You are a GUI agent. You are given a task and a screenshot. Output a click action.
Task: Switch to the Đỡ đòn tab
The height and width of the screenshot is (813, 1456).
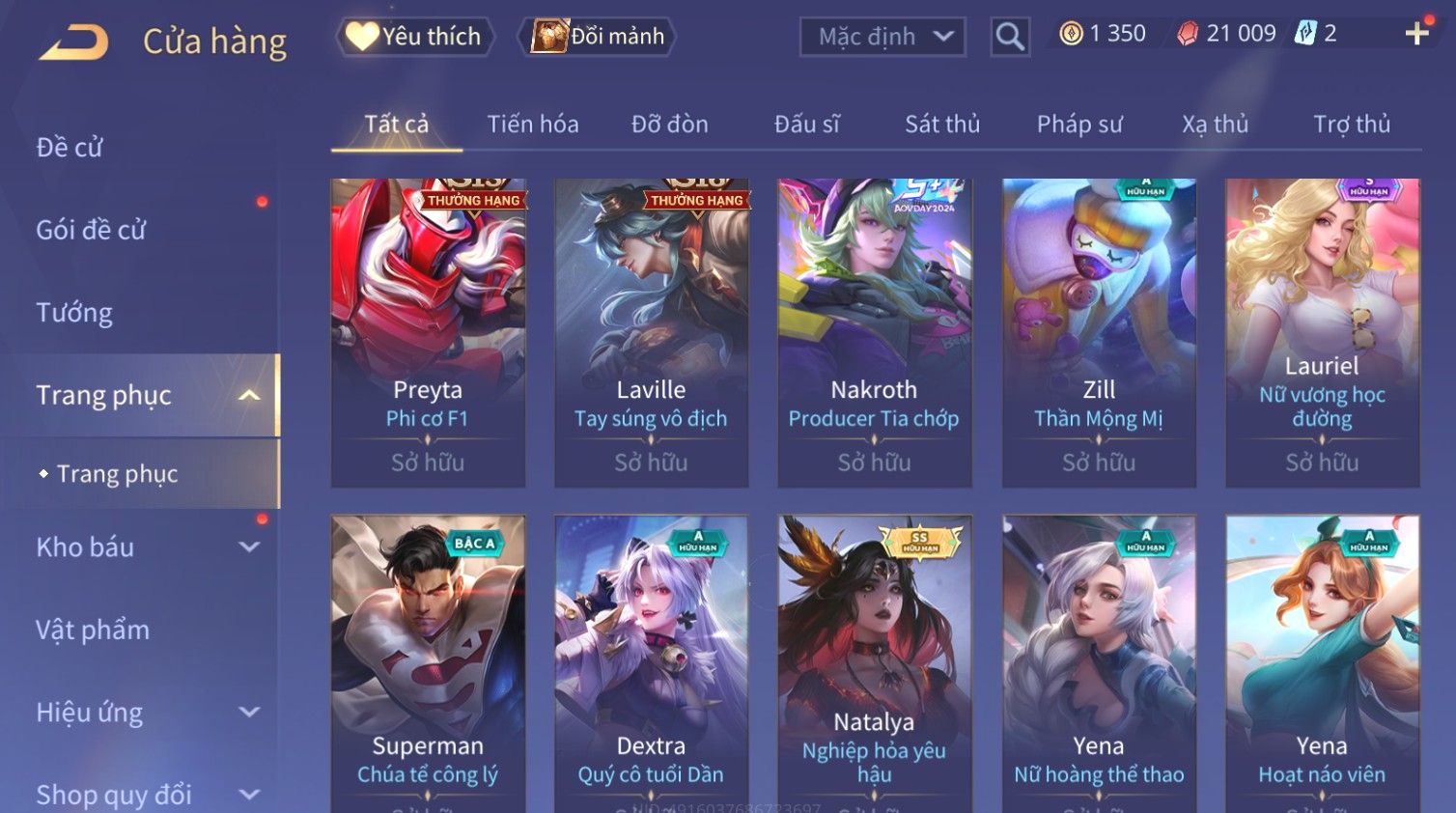(x=669, y=125)
